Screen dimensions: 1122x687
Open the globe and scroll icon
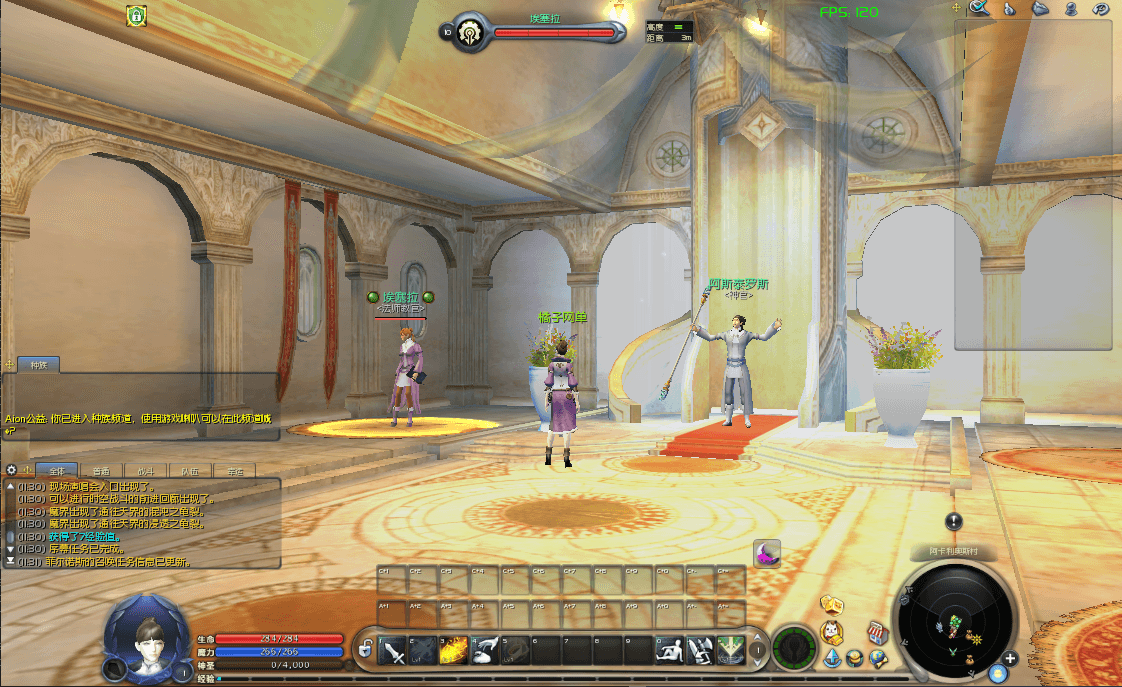coord(878,658)
